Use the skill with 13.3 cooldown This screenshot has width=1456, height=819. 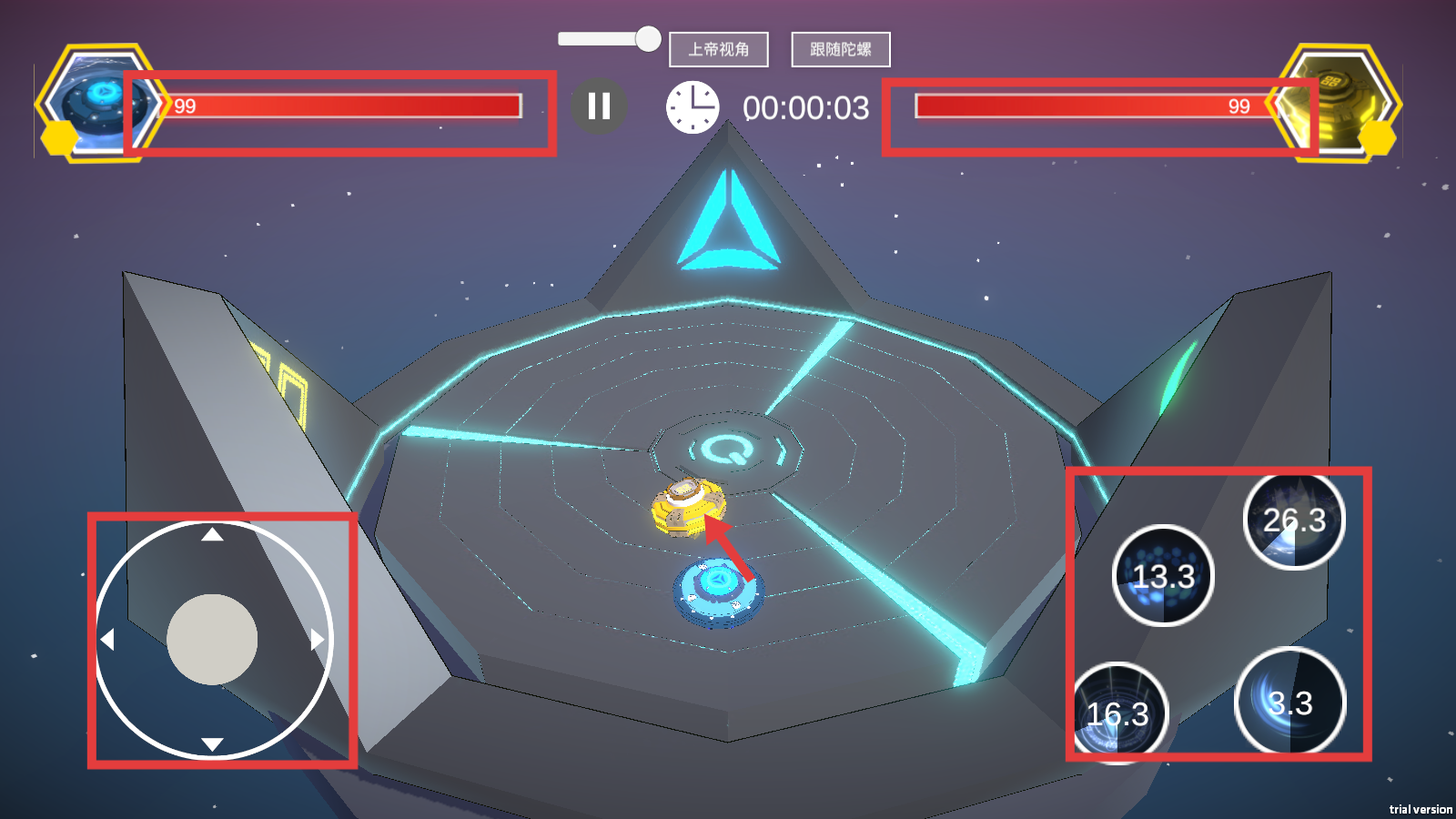click(x=1163, y=576)
